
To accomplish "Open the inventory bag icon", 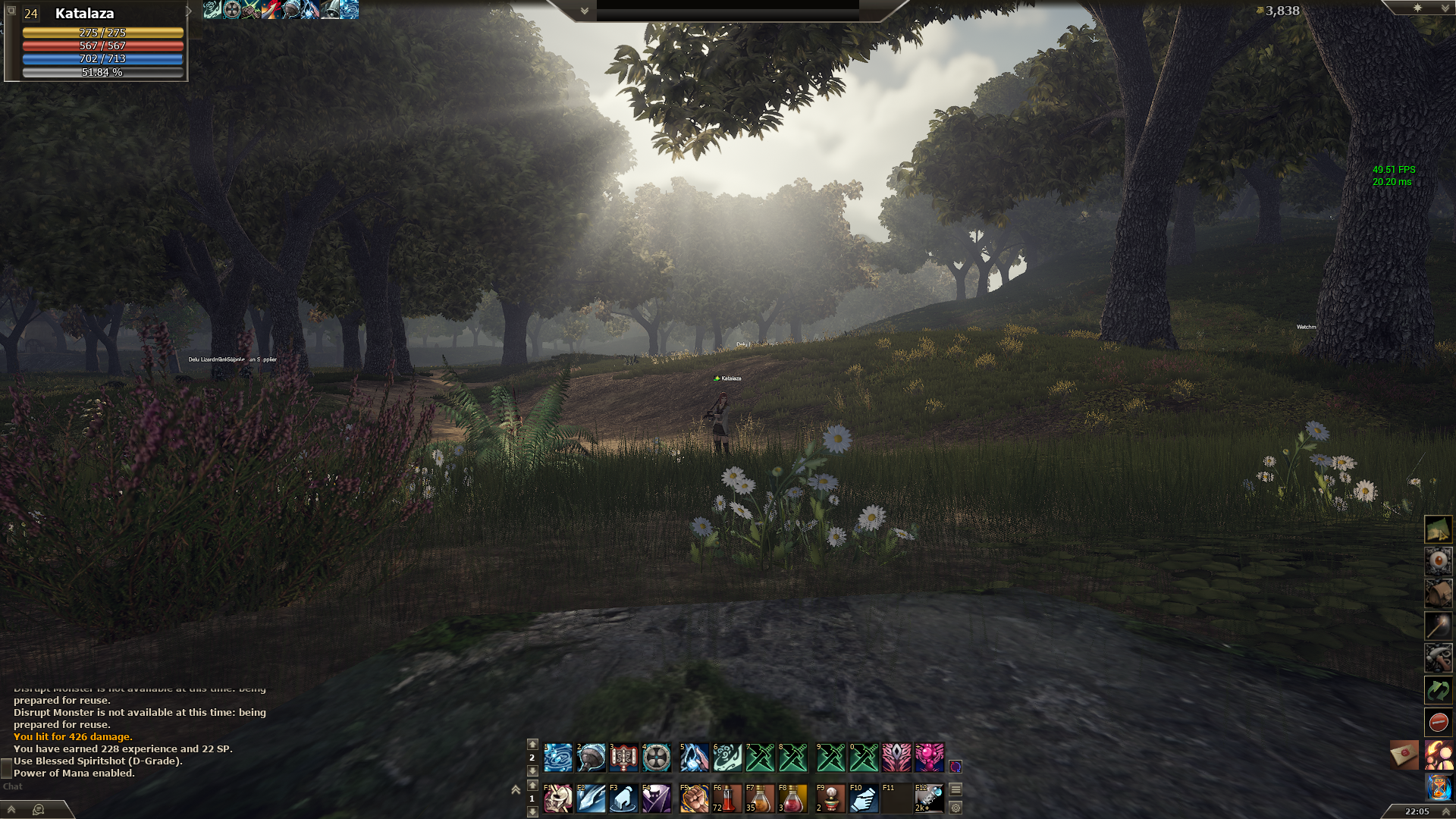I will point(1438,594).
